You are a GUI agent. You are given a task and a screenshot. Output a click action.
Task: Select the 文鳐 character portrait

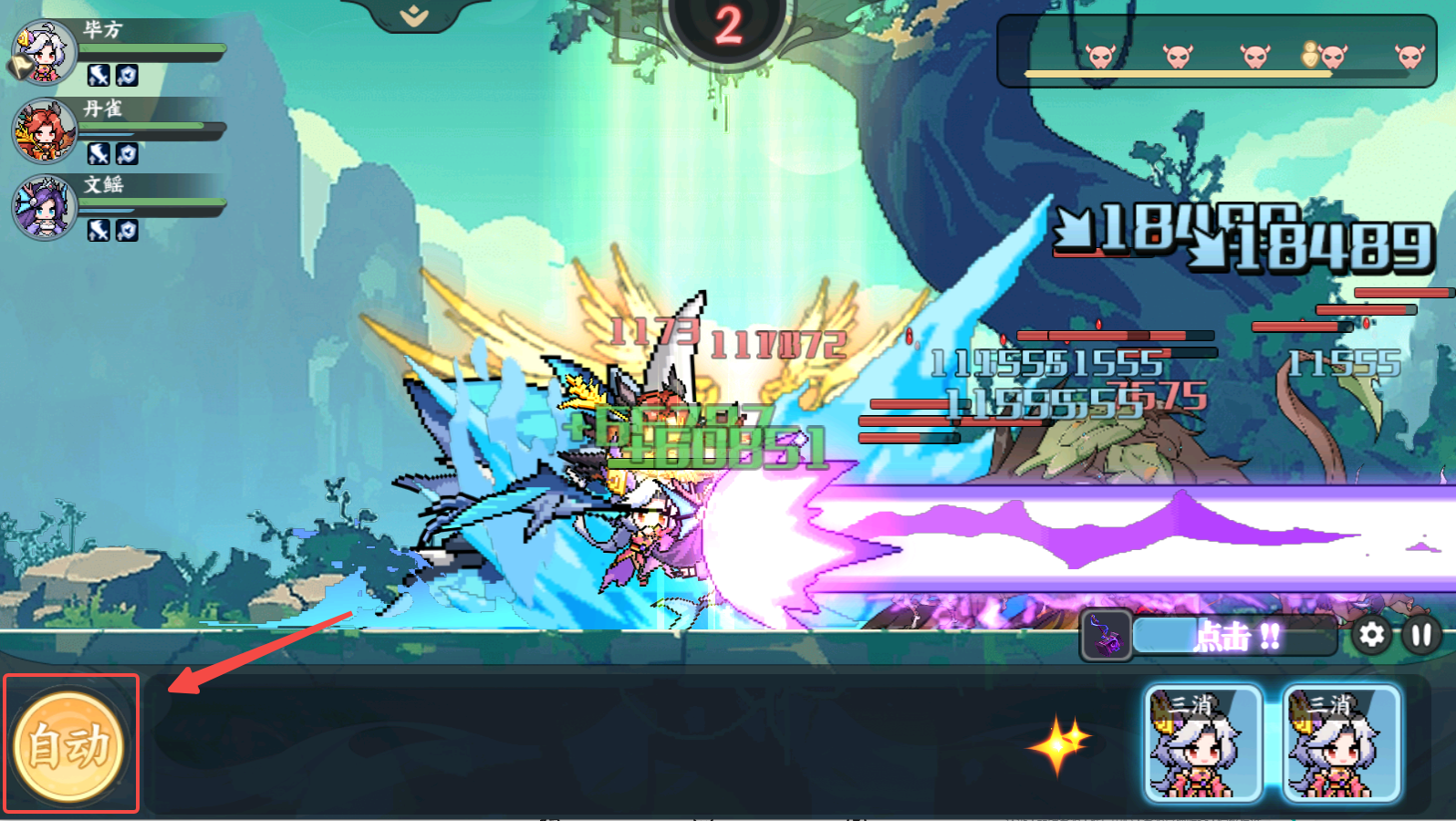(x=44, y=207)
